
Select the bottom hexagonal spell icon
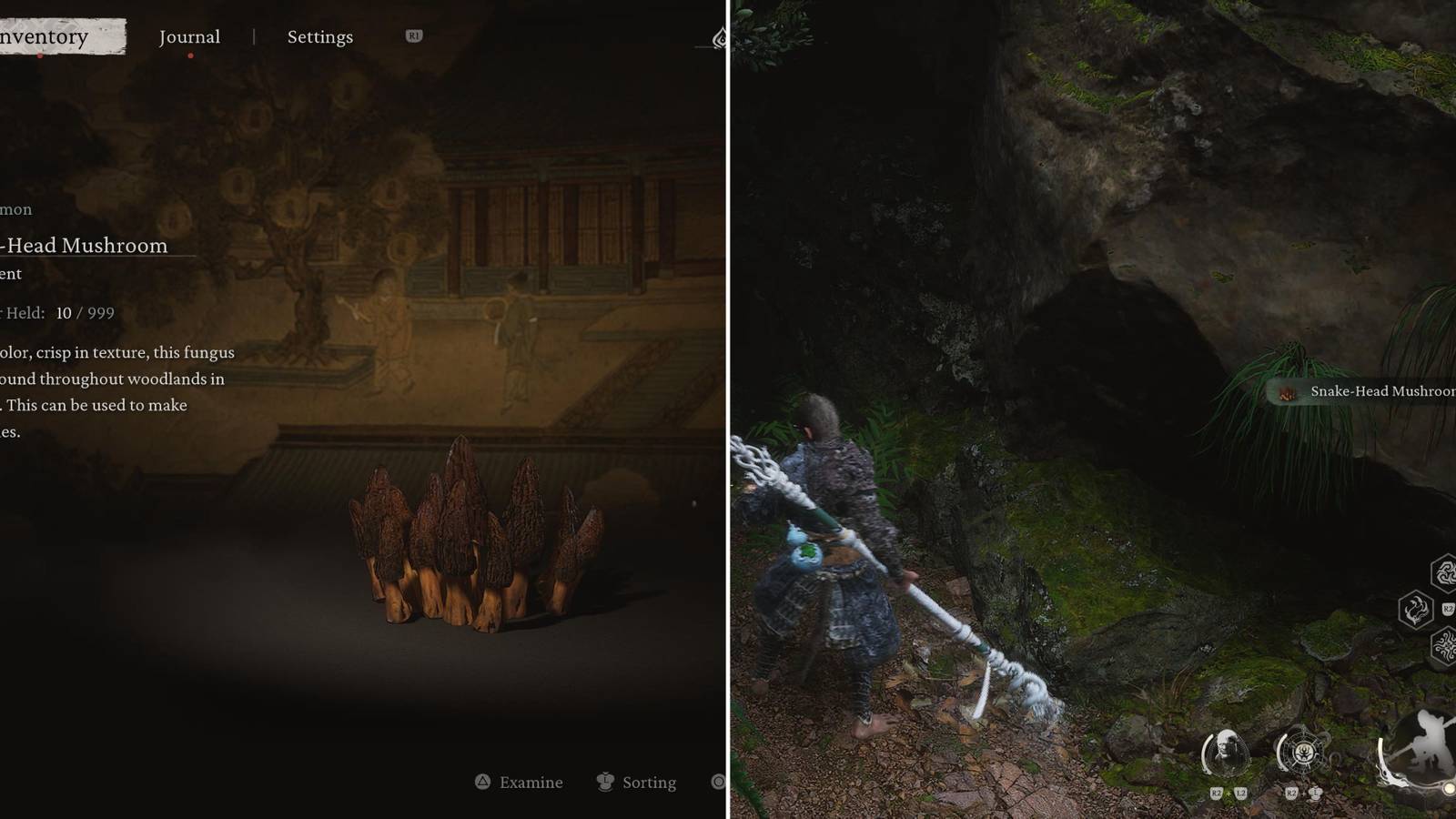click(1448, 645)
